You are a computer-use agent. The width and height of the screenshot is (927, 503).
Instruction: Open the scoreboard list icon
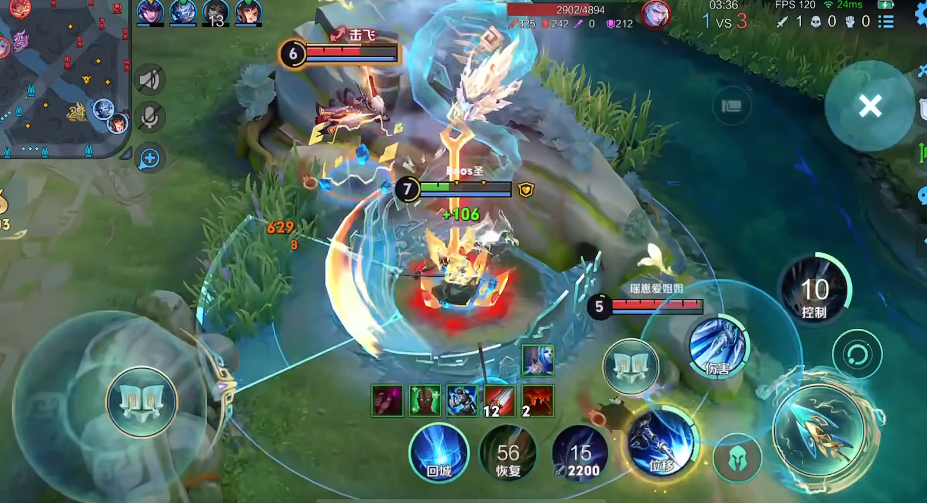point(733,105)
